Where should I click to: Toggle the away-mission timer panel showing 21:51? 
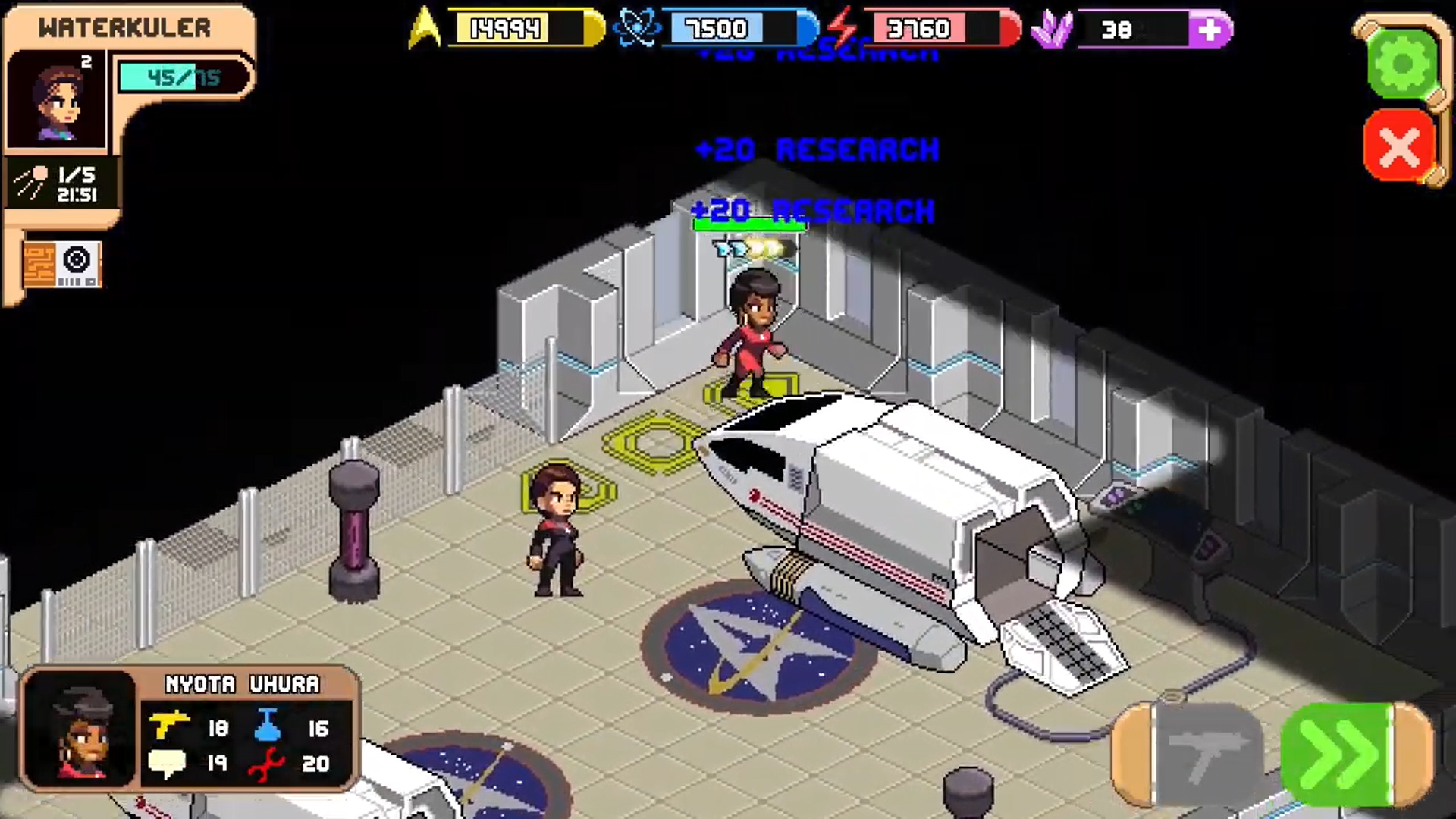tap(61, 182)
